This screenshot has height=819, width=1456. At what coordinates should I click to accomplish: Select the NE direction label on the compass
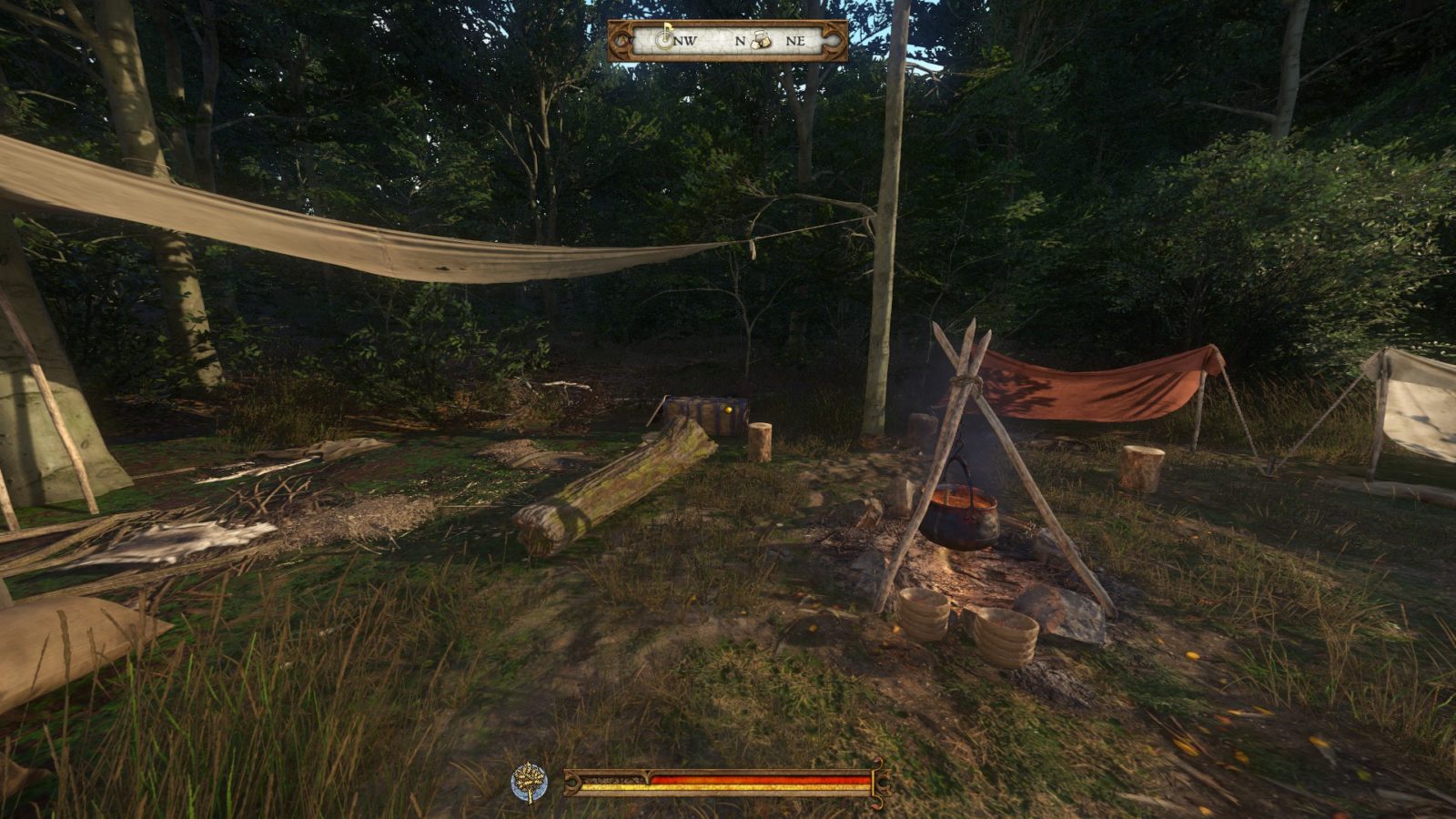tap(798, 41)
